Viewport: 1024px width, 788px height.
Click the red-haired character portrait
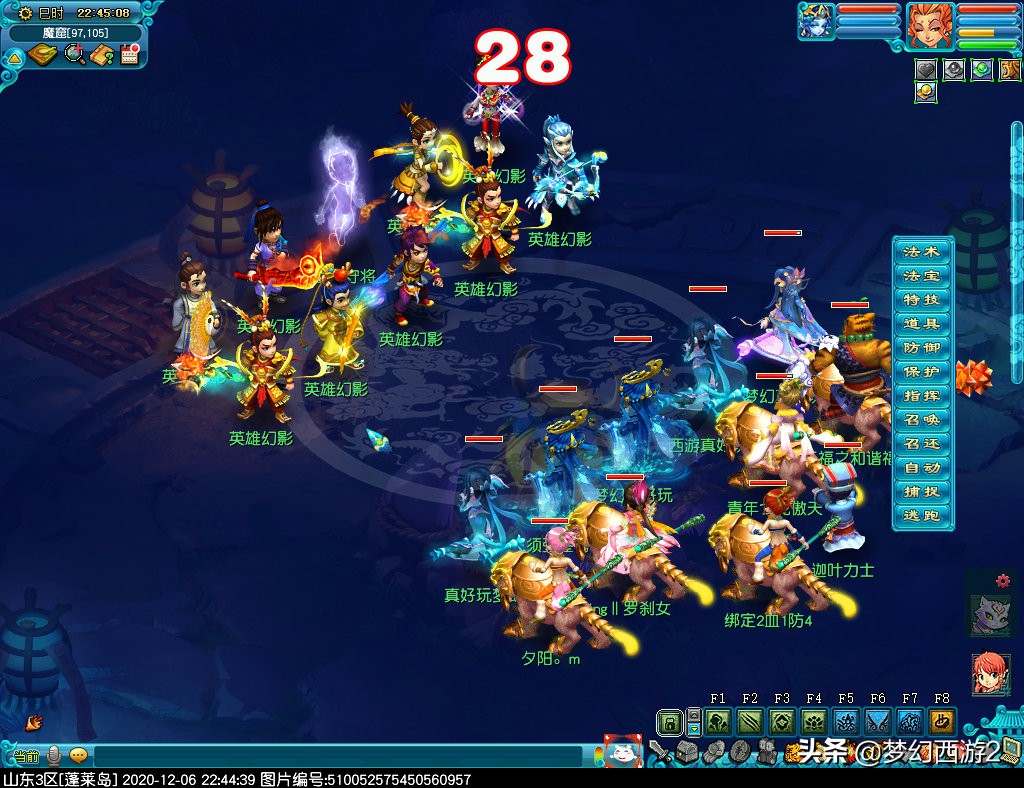[x=930, y=25]
